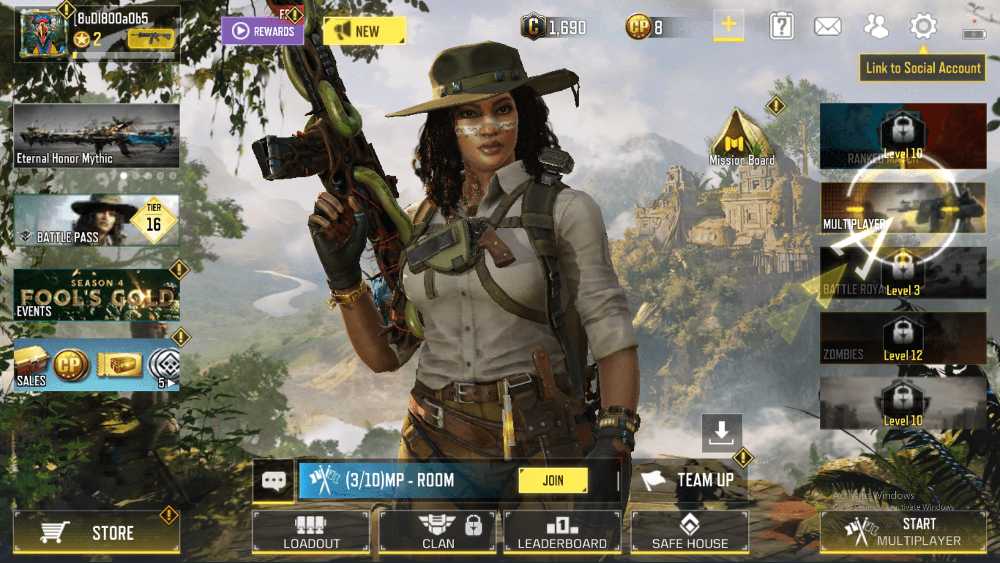Open the New announcements button
The image size is (1000, 563).
[x=364, y=31]
